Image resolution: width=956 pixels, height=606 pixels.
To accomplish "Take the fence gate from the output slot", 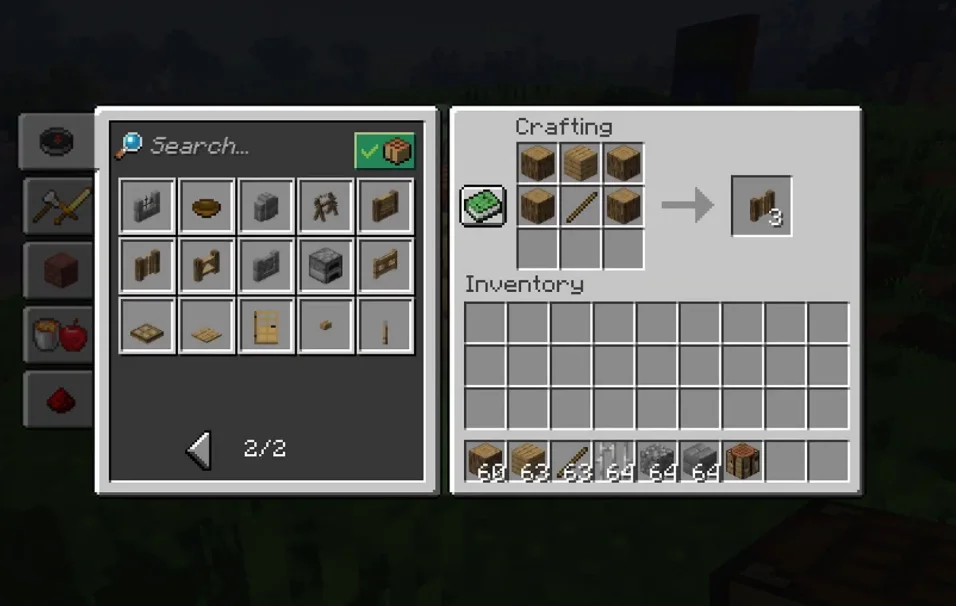I will point(761,207).
